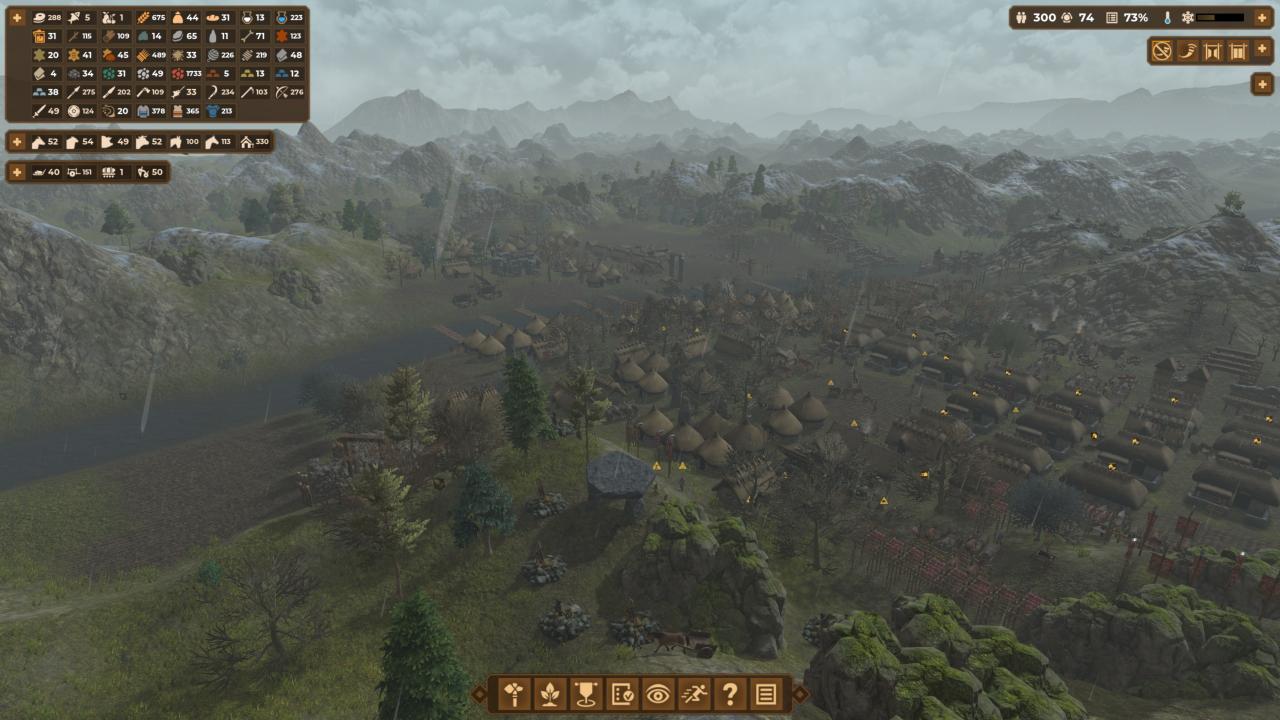Click the closed gate icon
Image resolution: width=1280 pixels, height=720 pixels.
click(x=1238, y=51)
